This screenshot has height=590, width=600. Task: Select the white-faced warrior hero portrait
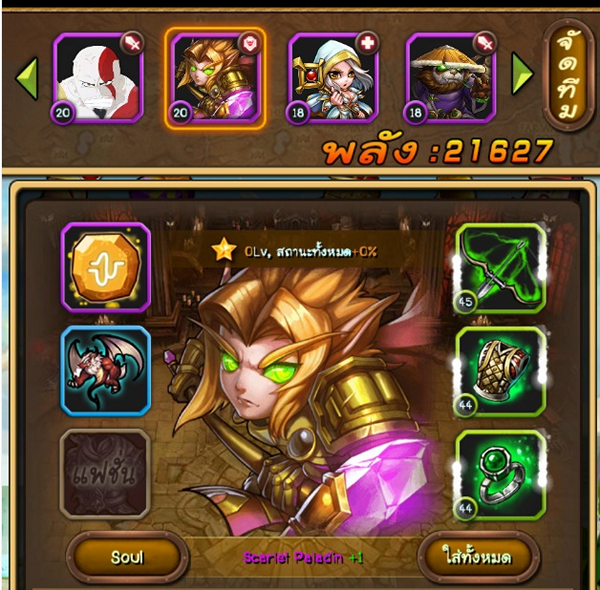pos(98,76)
